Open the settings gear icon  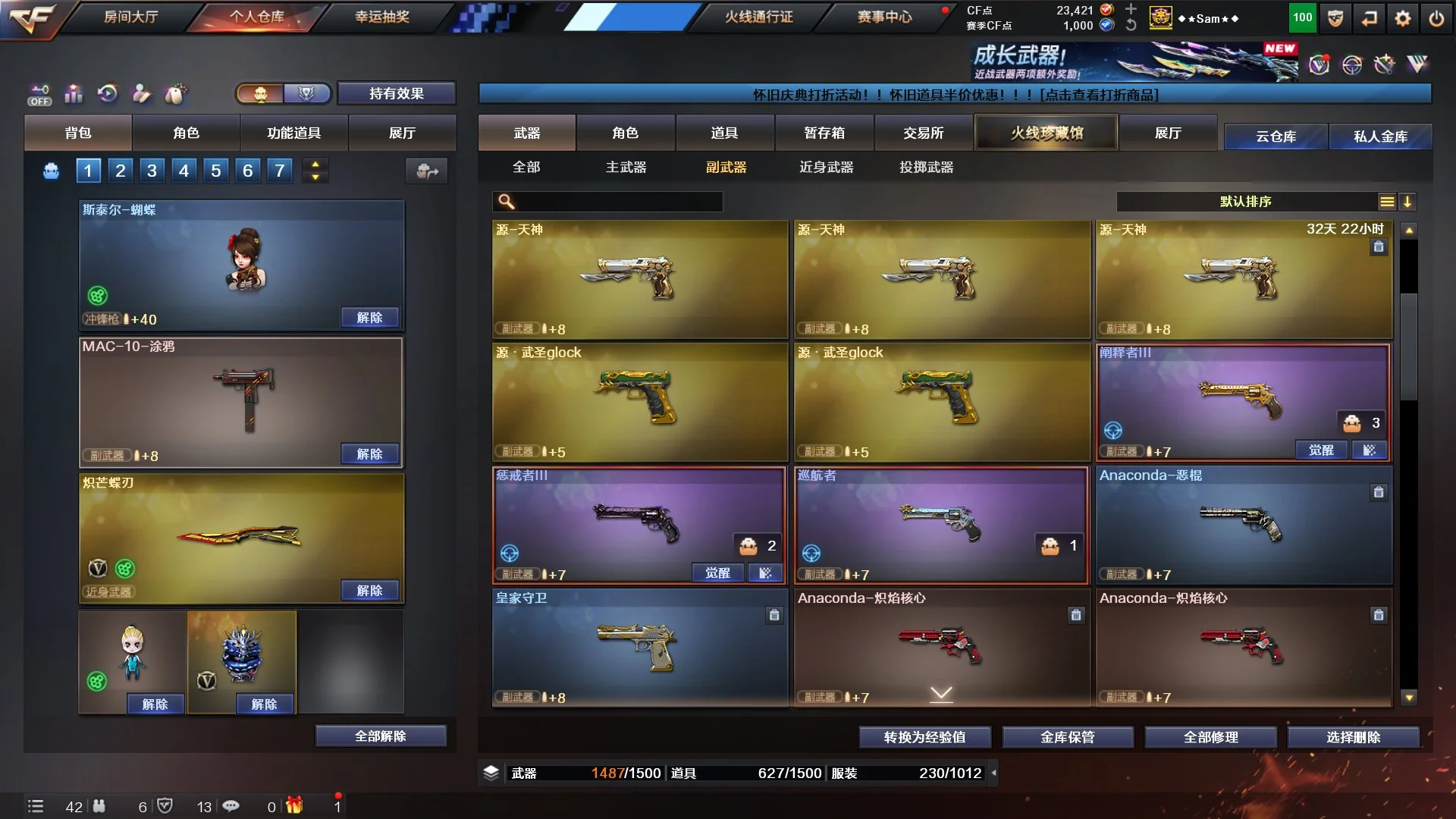coord(1402,18)
